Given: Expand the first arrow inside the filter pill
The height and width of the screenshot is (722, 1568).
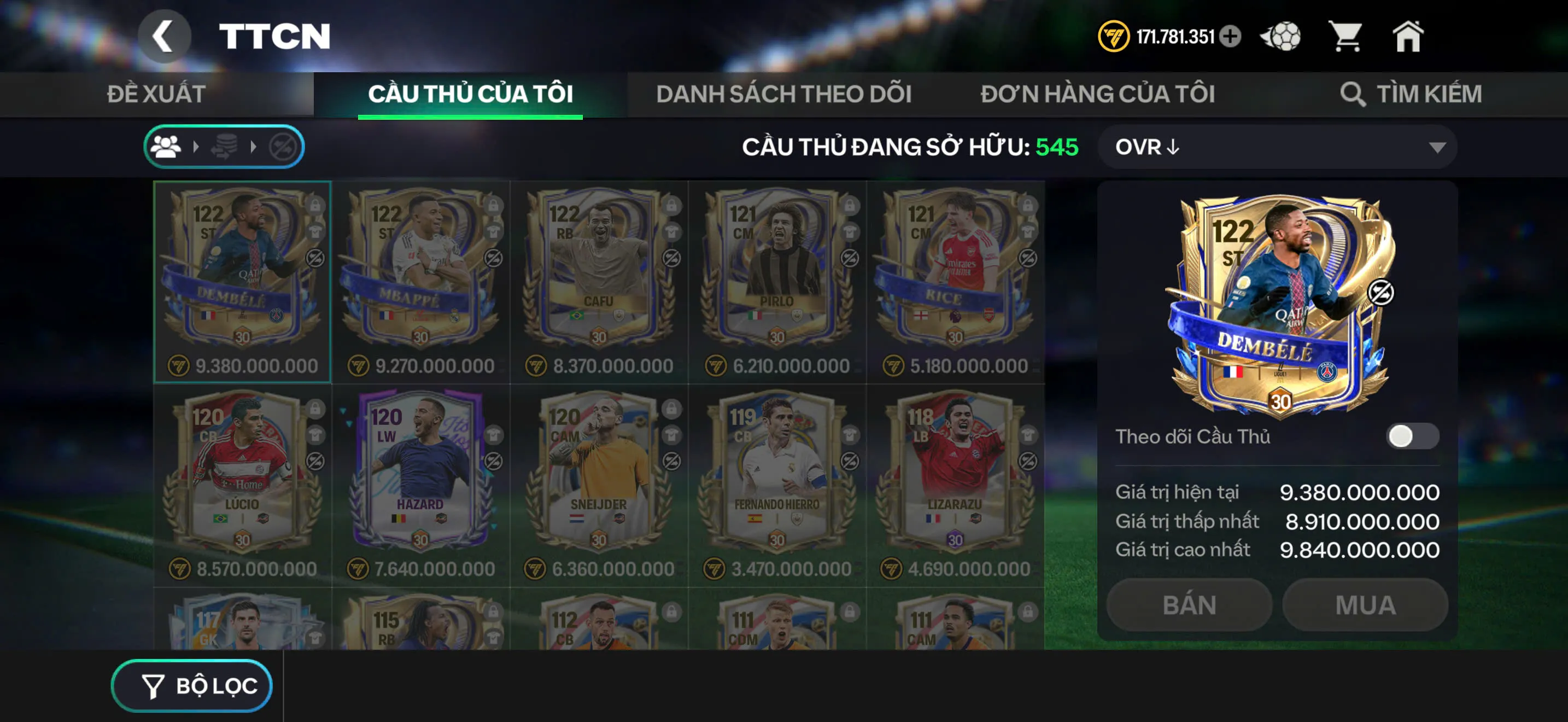Looking at the screenshot, I should pos(197,146).
